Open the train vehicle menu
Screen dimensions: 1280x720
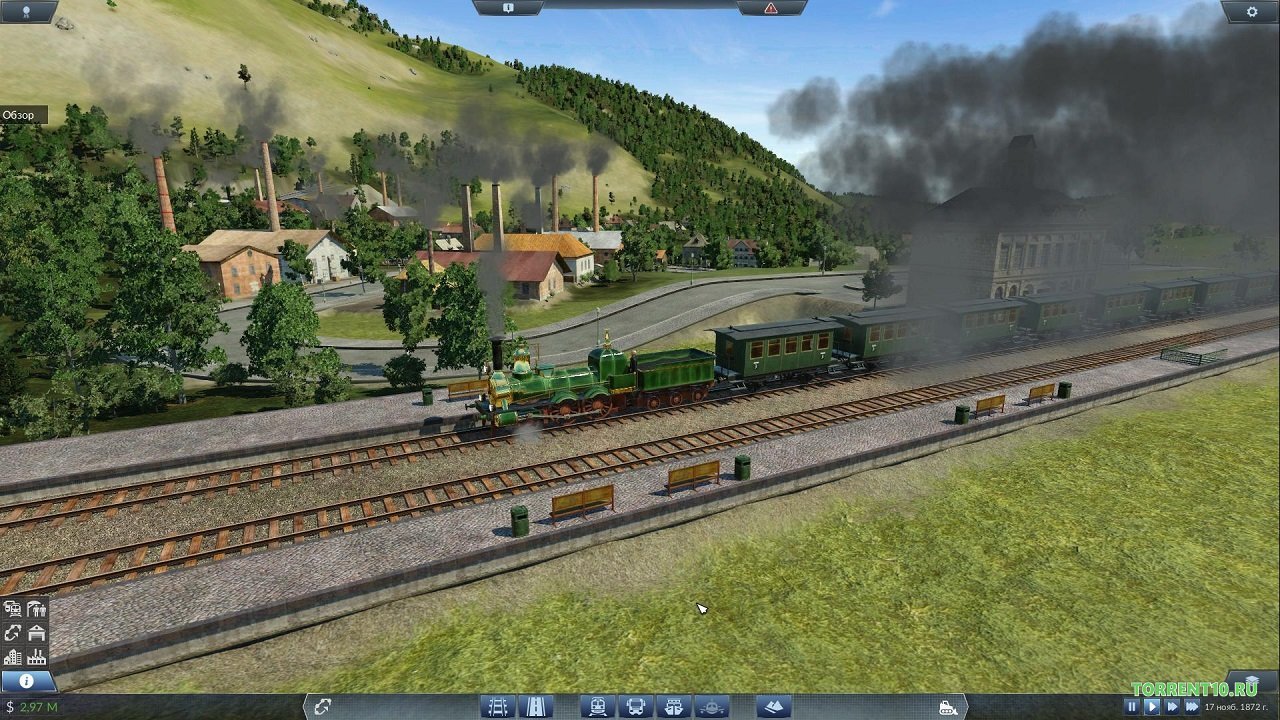[597, 706]
